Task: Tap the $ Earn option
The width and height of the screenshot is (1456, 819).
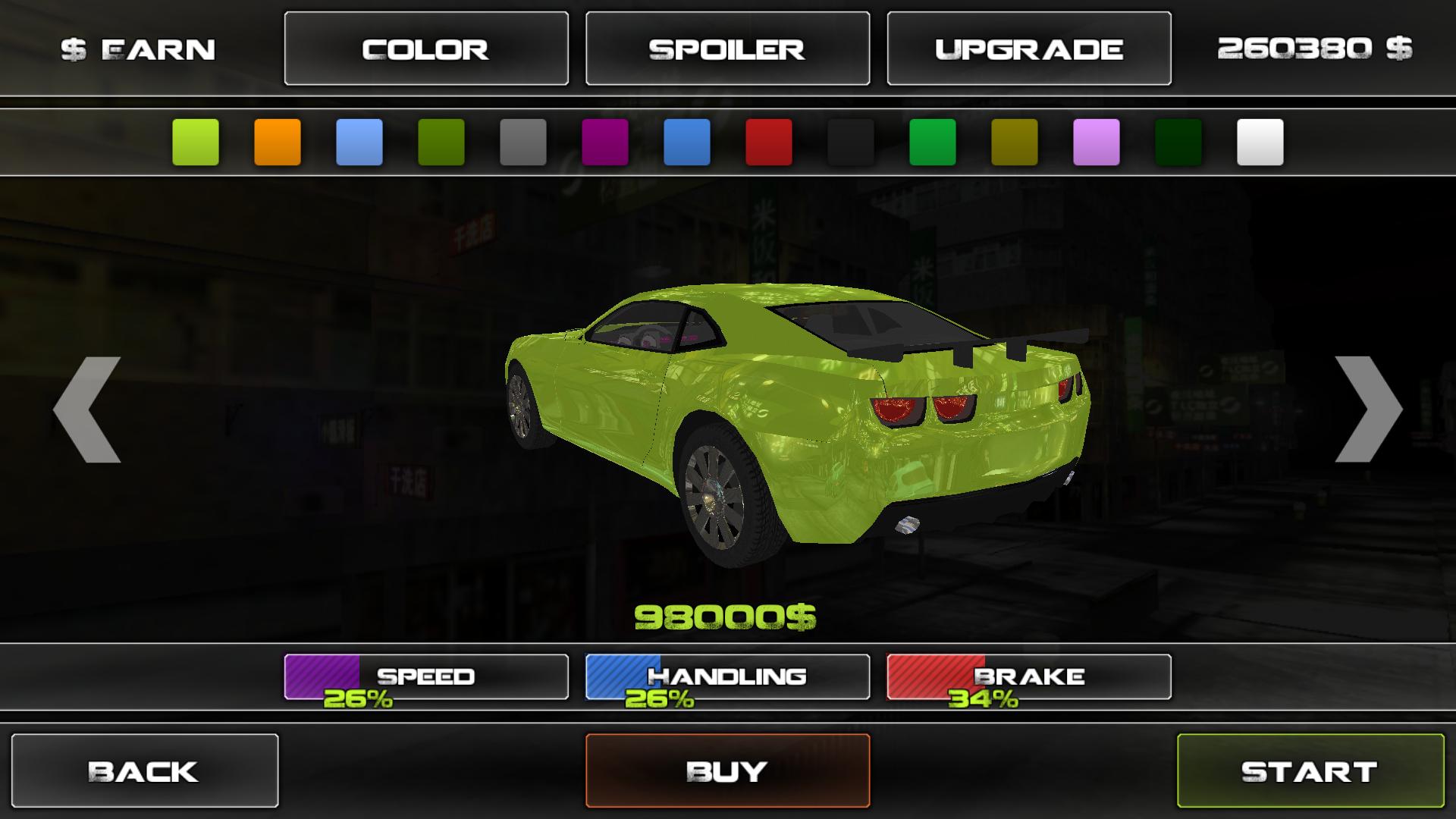Action: (x=138, y=50)
